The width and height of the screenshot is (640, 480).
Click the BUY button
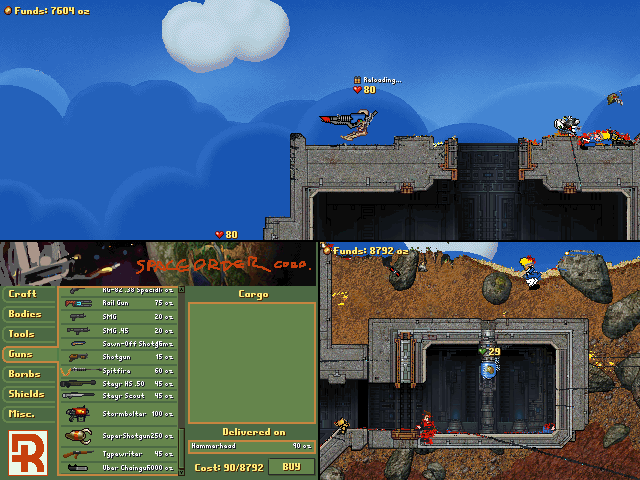point(291,466)
